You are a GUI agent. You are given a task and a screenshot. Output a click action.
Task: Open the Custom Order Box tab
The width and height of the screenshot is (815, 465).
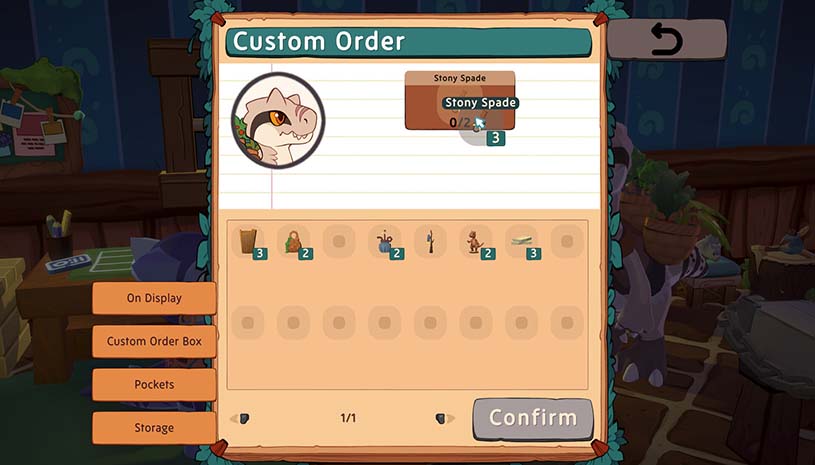pyautogui.click(x=154, y=341)
